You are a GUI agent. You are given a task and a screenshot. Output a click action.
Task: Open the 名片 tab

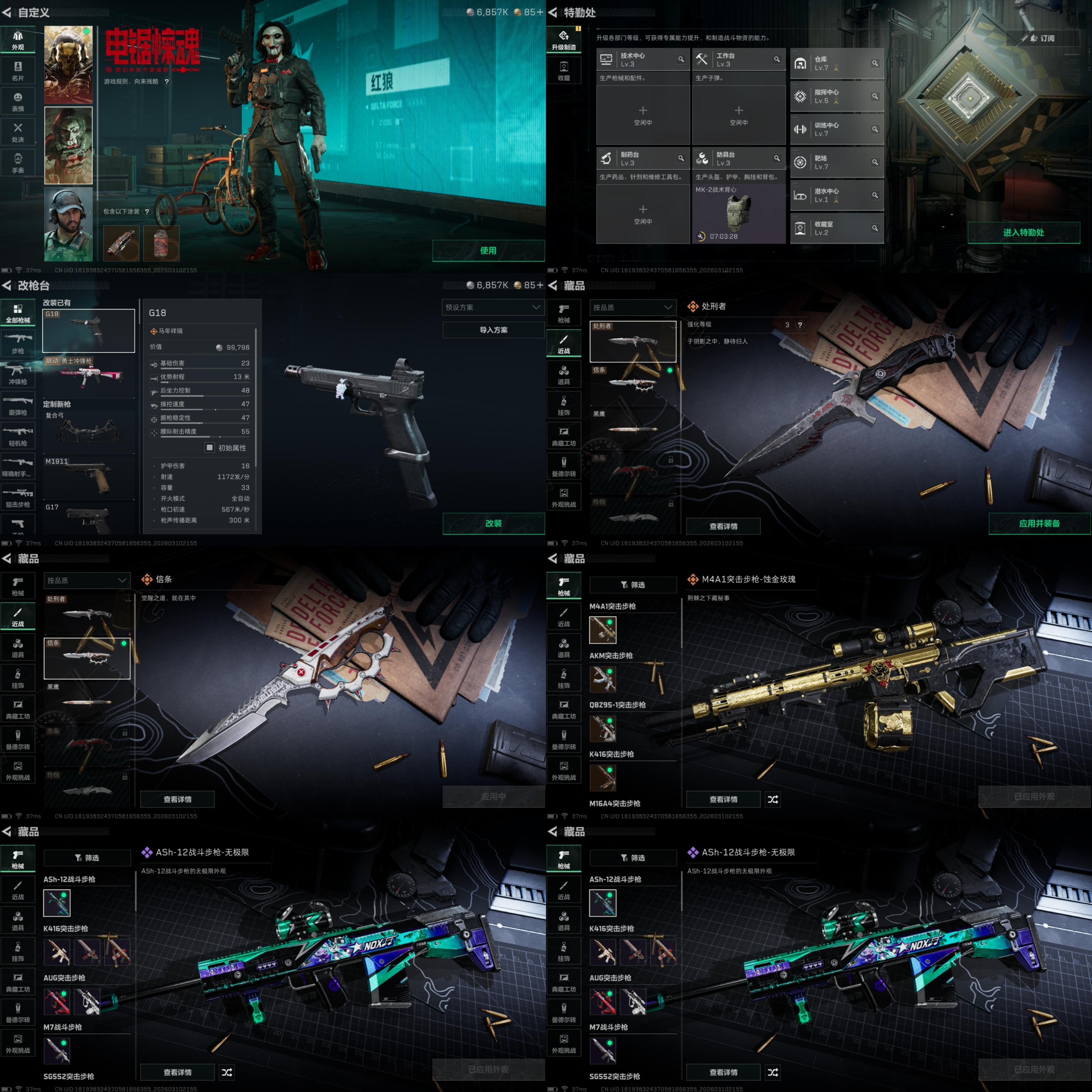pos(18,71)
